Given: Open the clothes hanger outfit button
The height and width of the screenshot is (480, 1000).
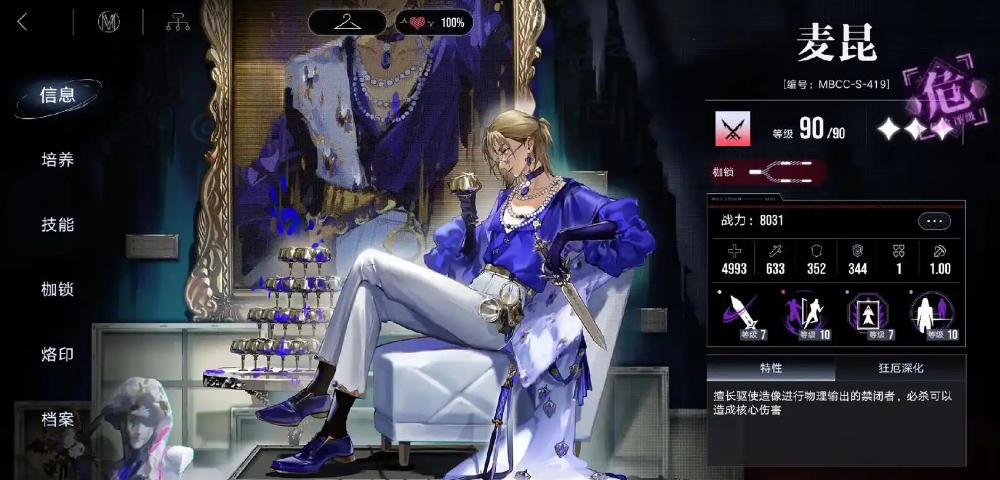Looking at the screenshot, I should (346, 22).
